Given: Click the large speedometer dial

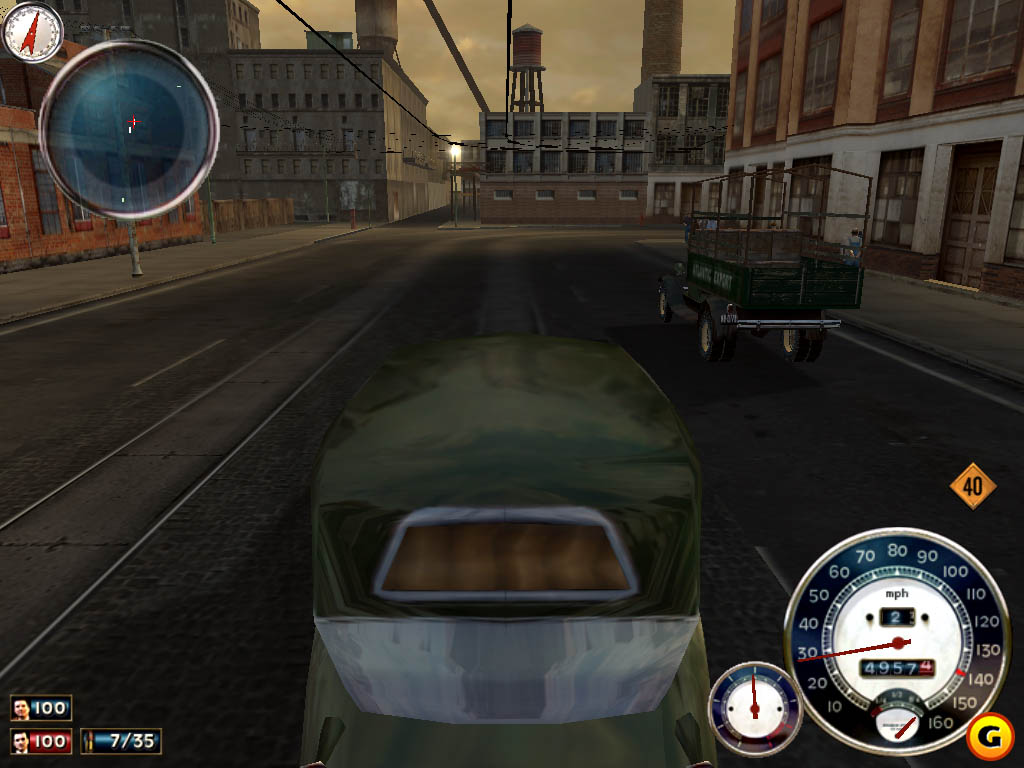Looking at the screenshot, I should click(895, 640).
